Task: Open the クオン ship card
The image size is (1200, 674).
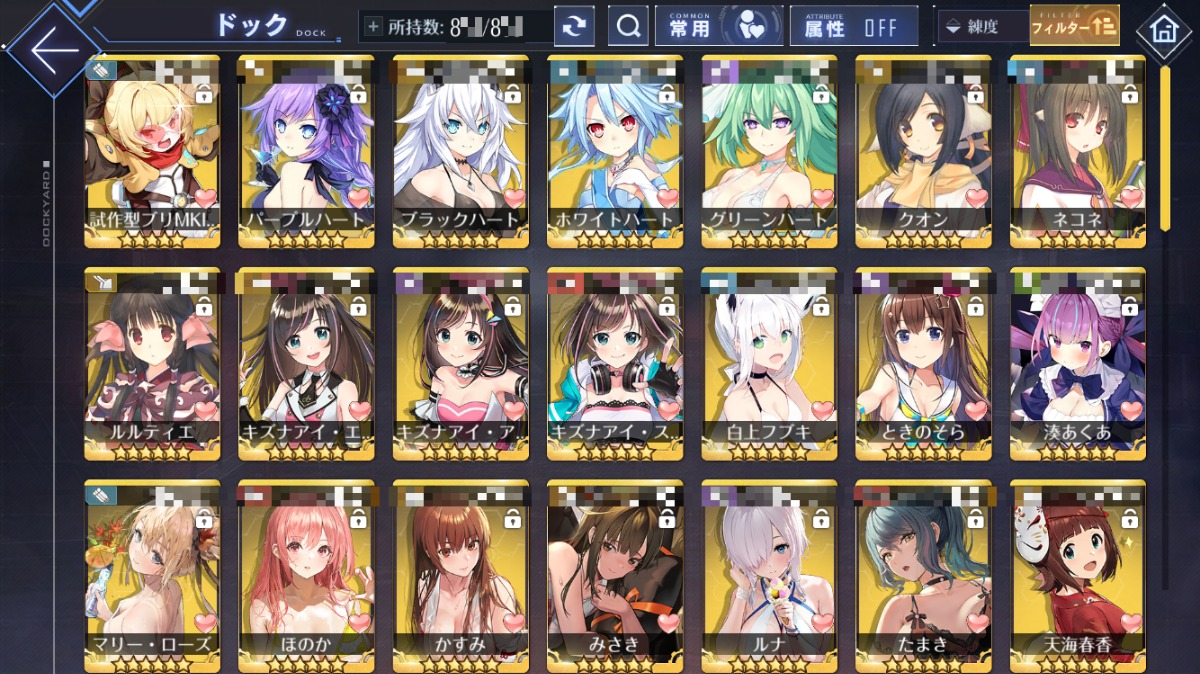Action: [923, 150]
